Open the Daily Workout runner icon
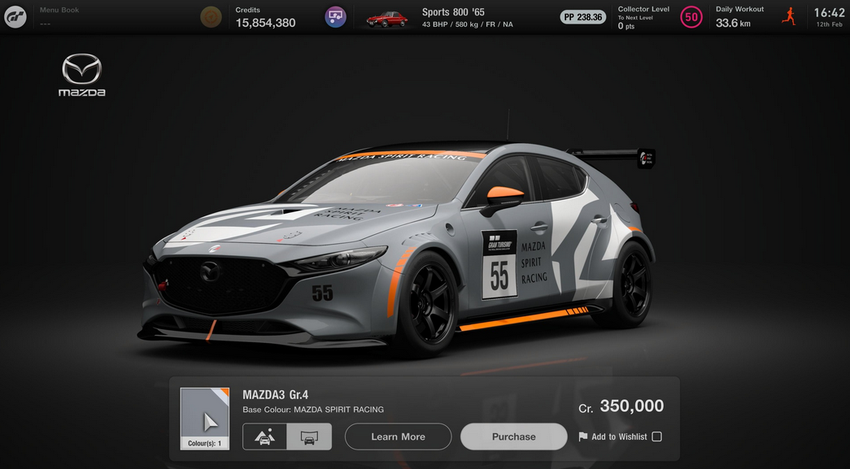 (x=788, y=17)
